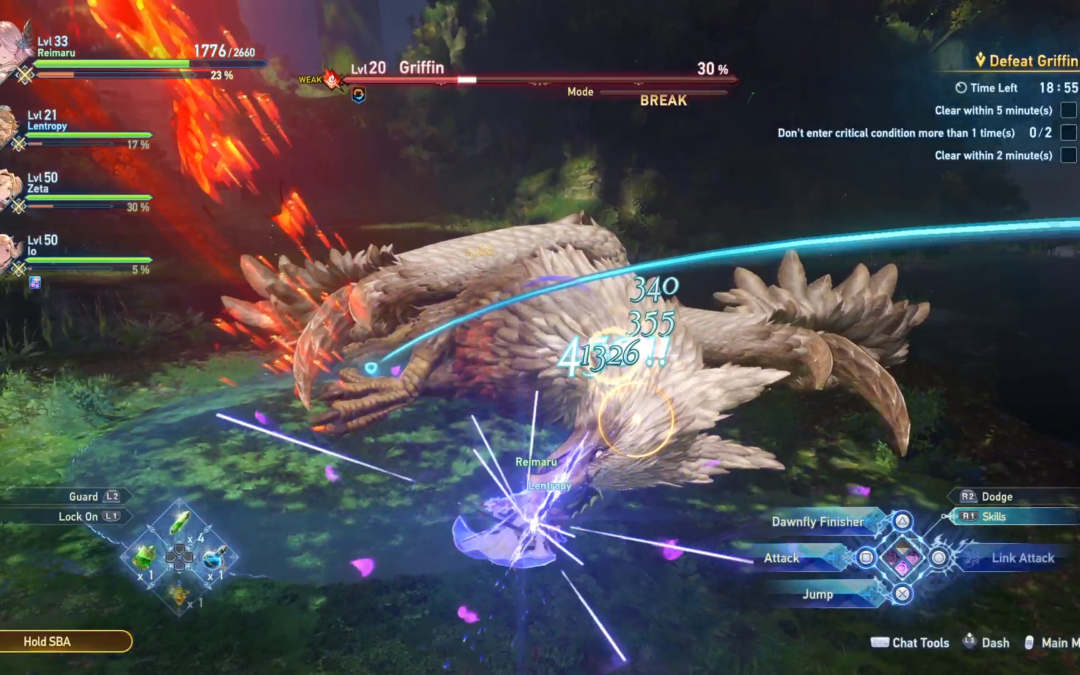Choose the Jump action
Viewport: 1080px width, 675px height.
pyautogui.click(x=817, y=594)
